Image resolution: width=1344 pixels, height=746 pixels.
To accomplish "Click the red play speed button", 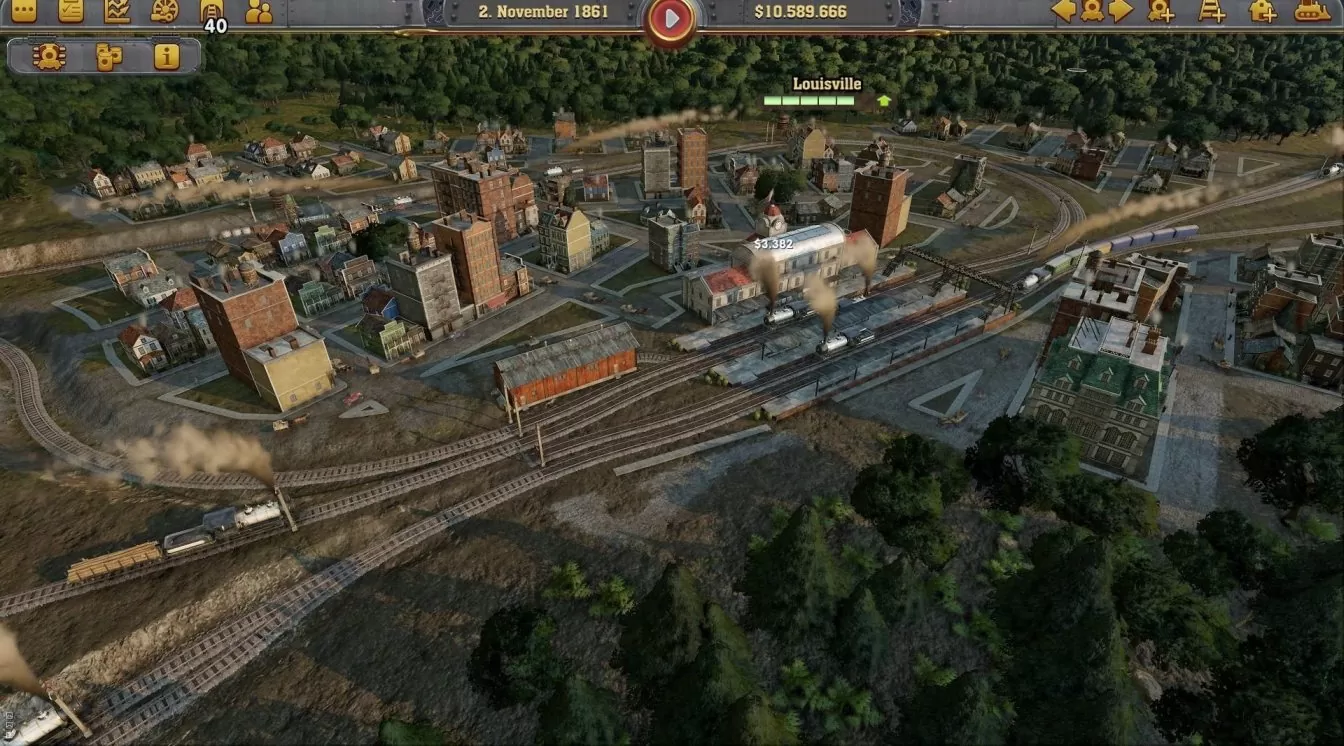I will (x=671, y=18).
